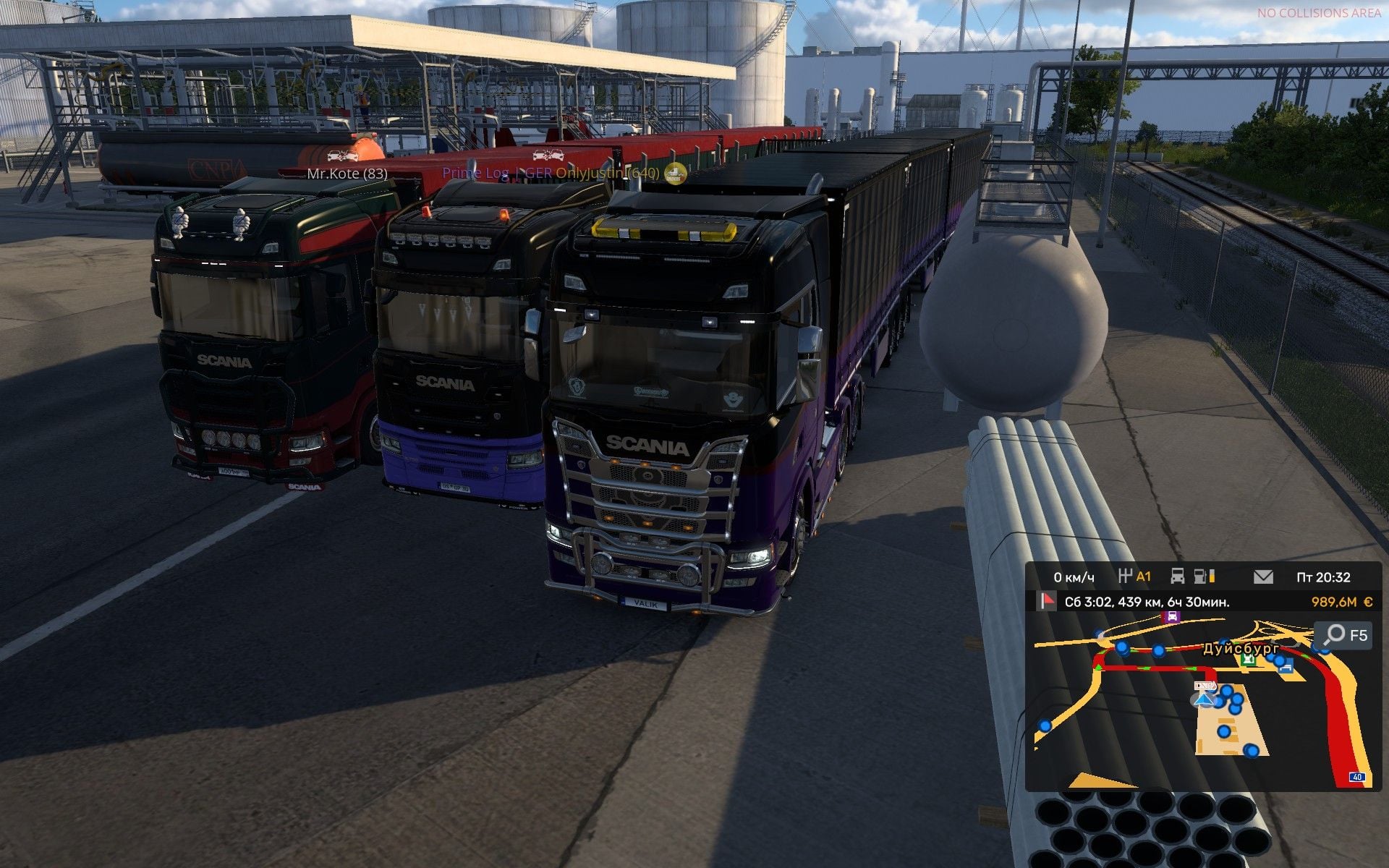This screenshot has height=868, width=1389.
Task: Click the truck status icon
Action: click(1178, 576)
